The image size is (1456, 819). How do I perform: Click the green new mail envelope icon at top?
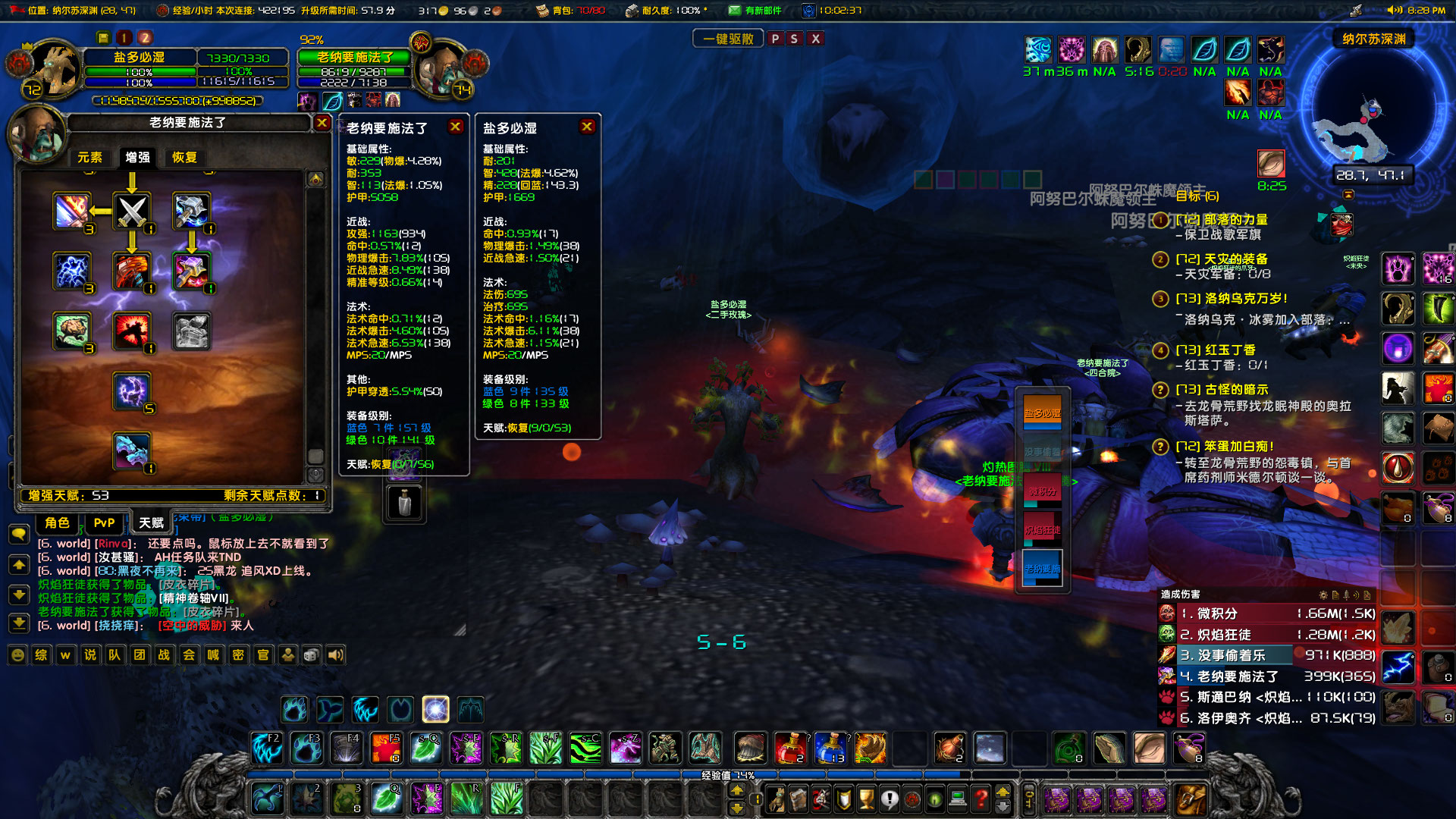click(735, 11)
